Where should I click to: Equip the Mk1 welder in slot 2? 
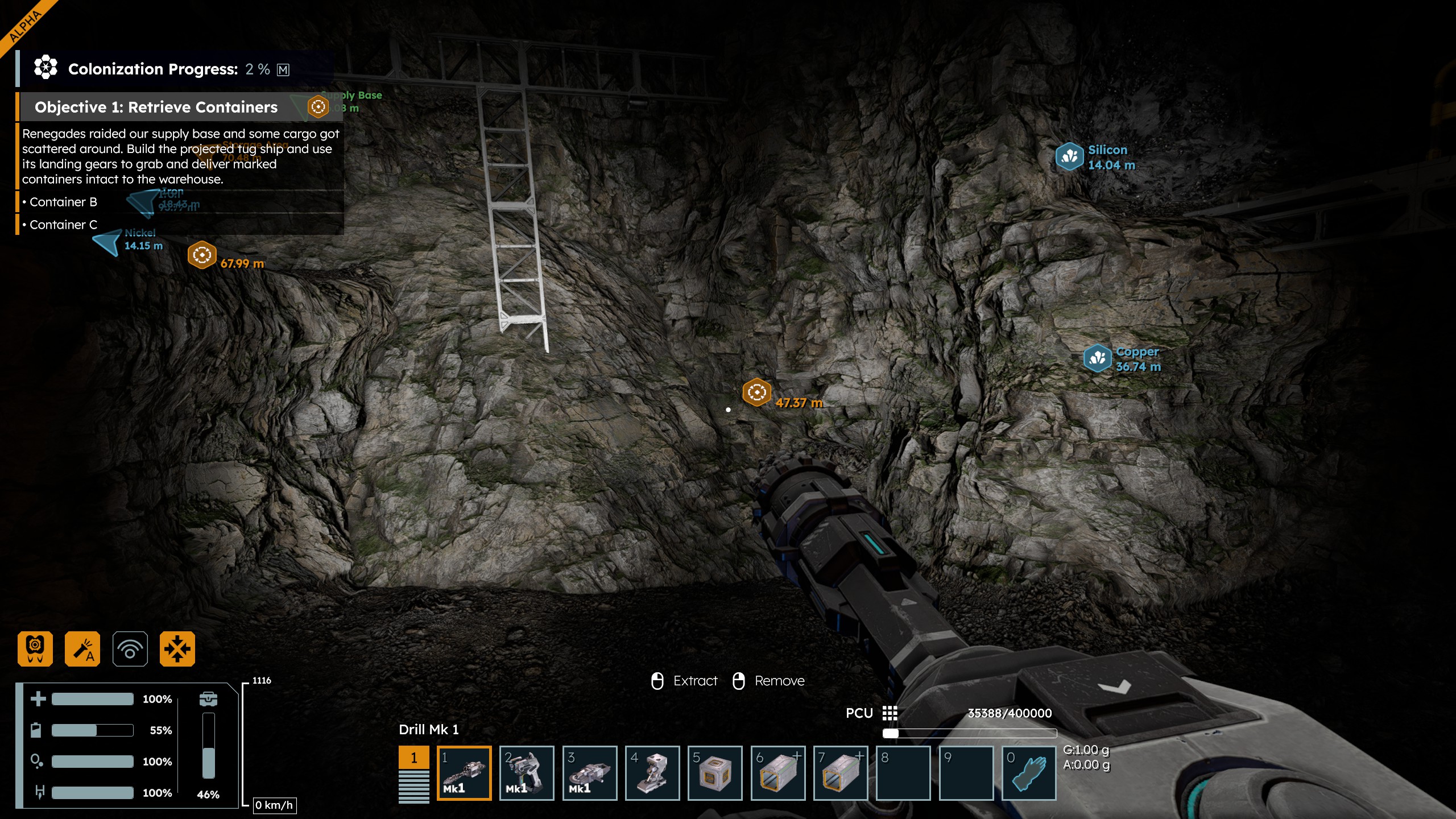(526, 773)
